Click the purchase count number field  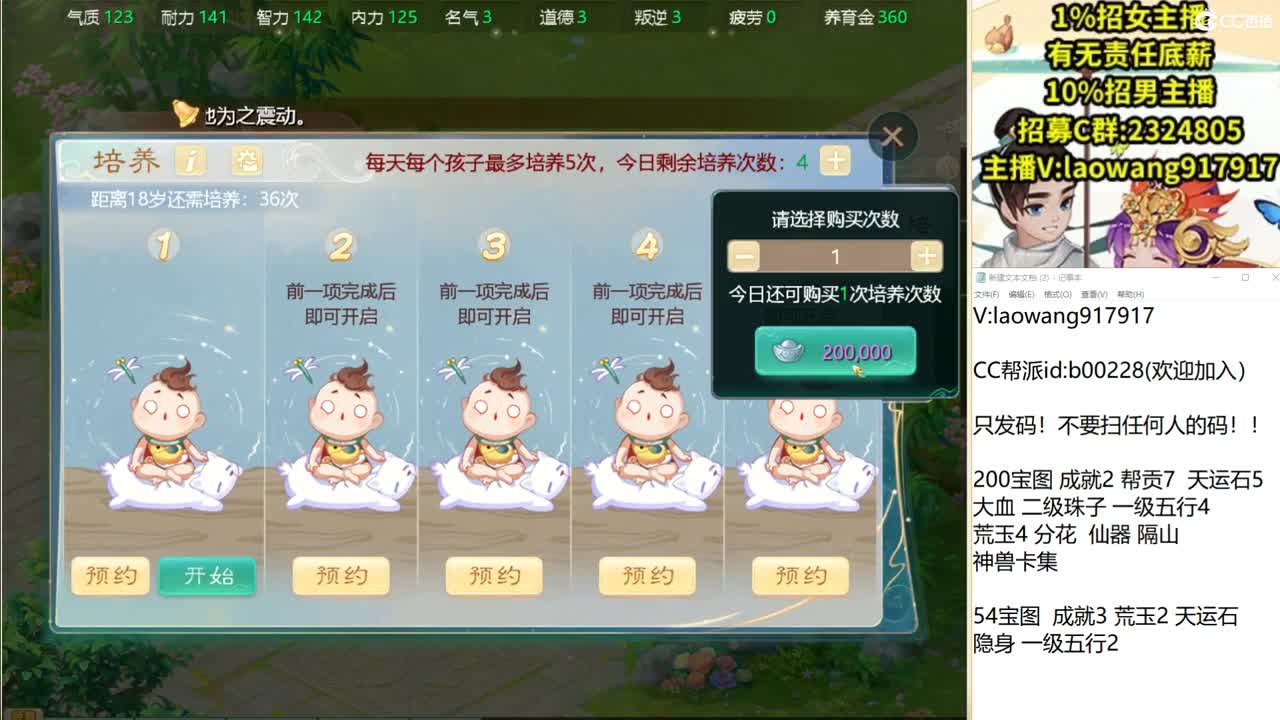coord(834,256)
